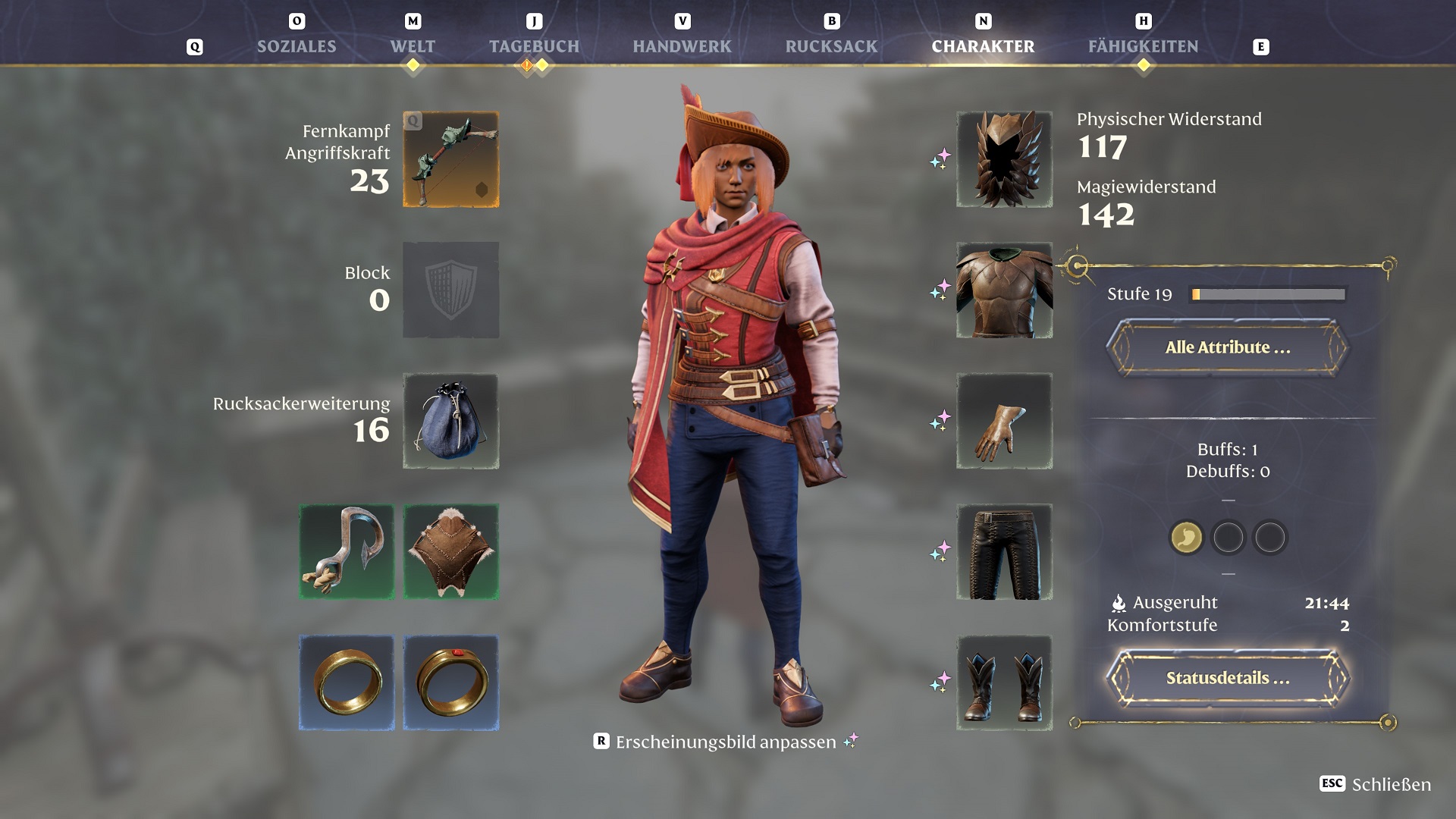Select the equipped bow weapon slot
Screen dimensions: 1456x819
pos(451,159)
